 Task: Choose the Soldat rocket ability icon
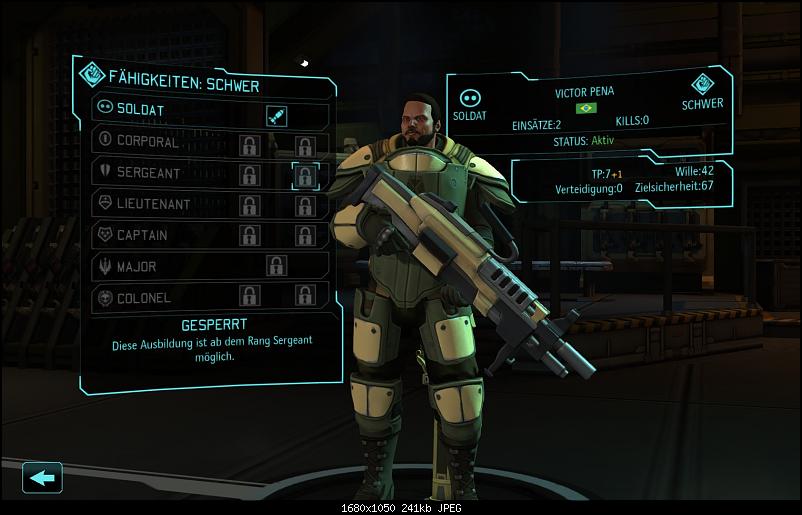[277, 116]
